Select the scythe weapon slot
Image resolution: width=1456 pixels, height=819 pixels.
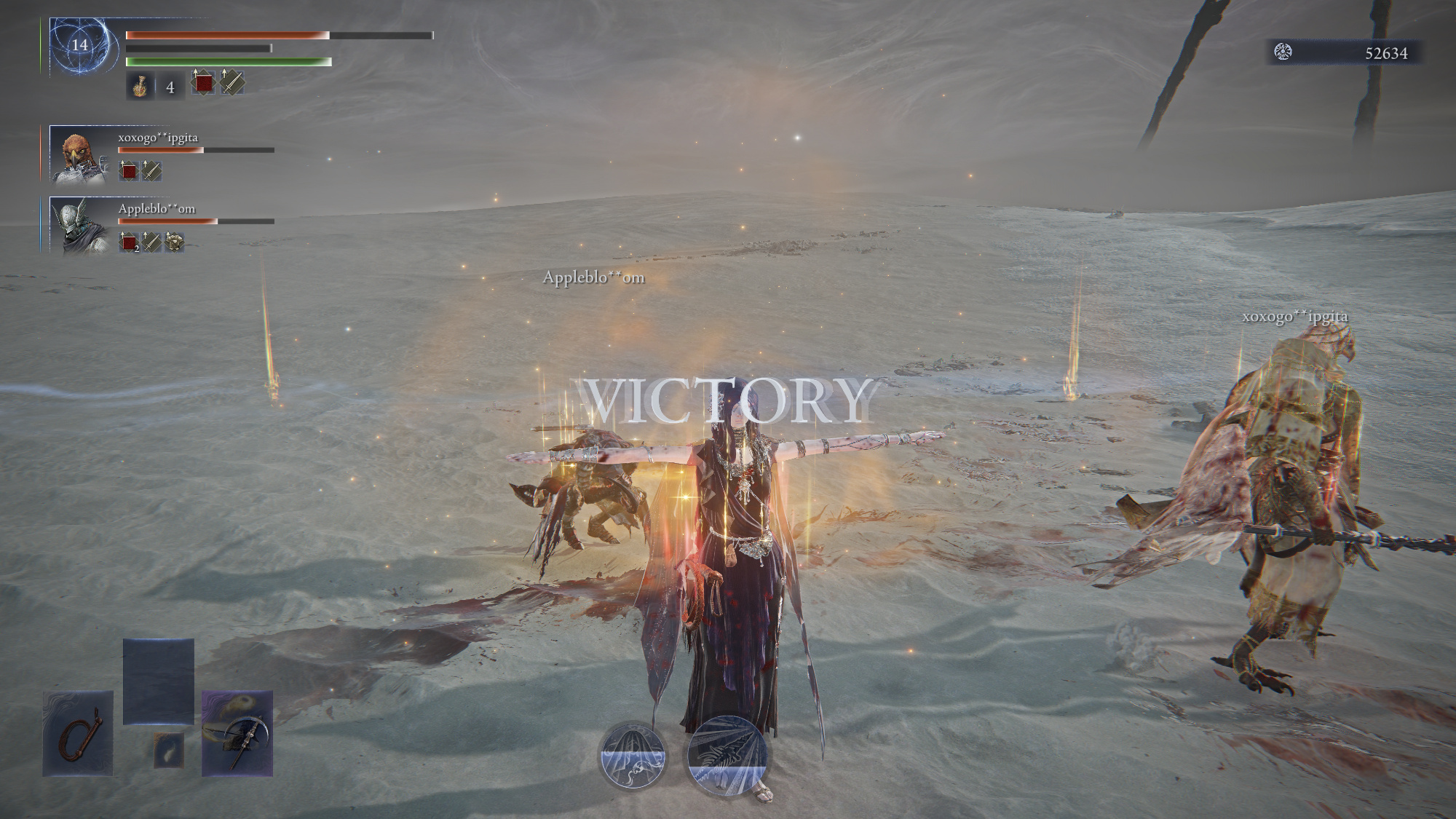point(237,732)
